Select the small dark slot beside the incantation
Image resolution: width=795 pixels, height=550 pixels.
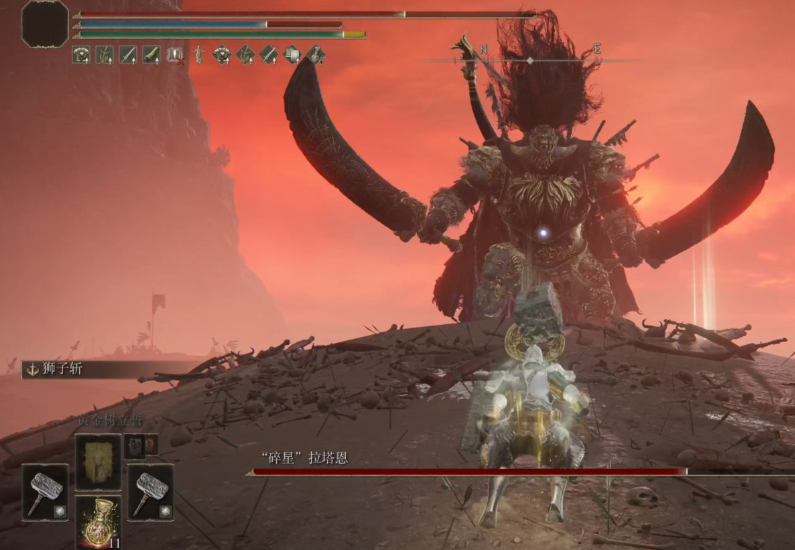(x=135, y=447)
